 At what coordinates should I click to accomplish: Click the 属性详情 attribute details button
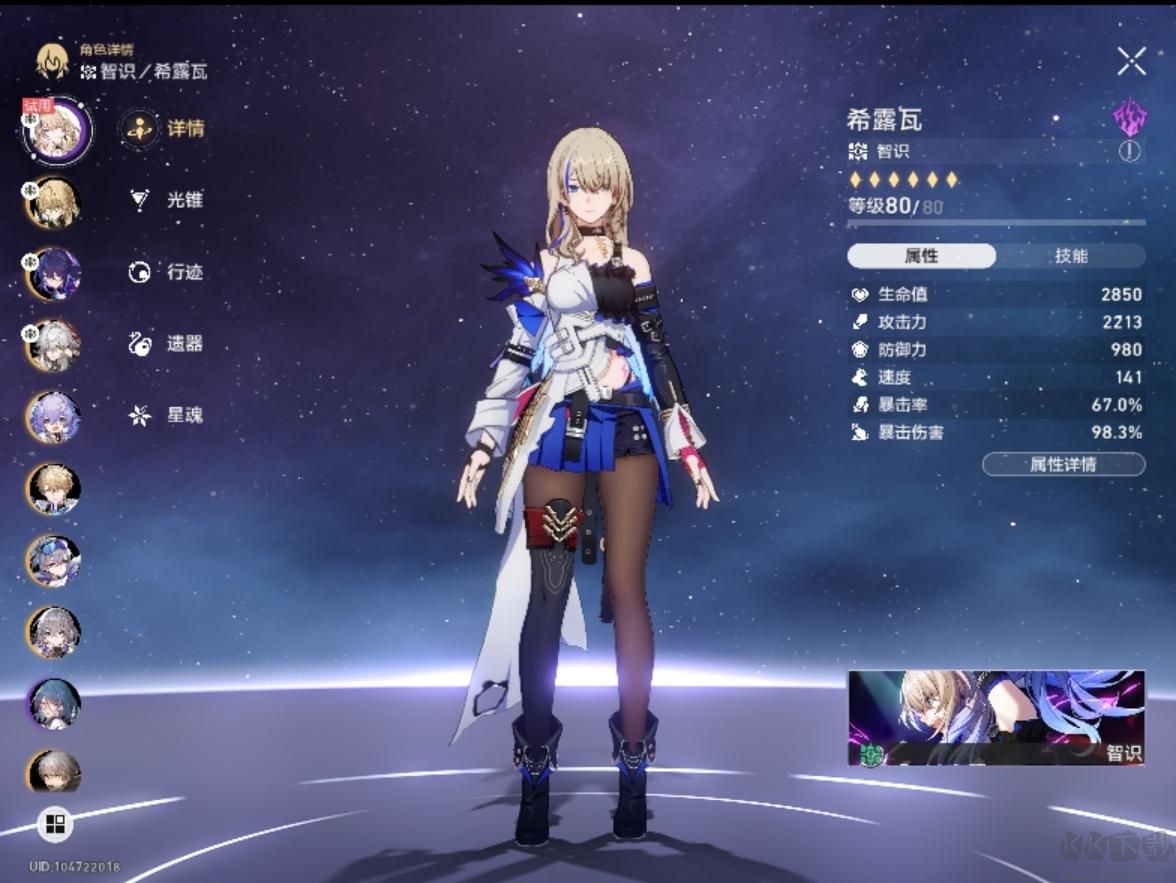point(1063,464)
